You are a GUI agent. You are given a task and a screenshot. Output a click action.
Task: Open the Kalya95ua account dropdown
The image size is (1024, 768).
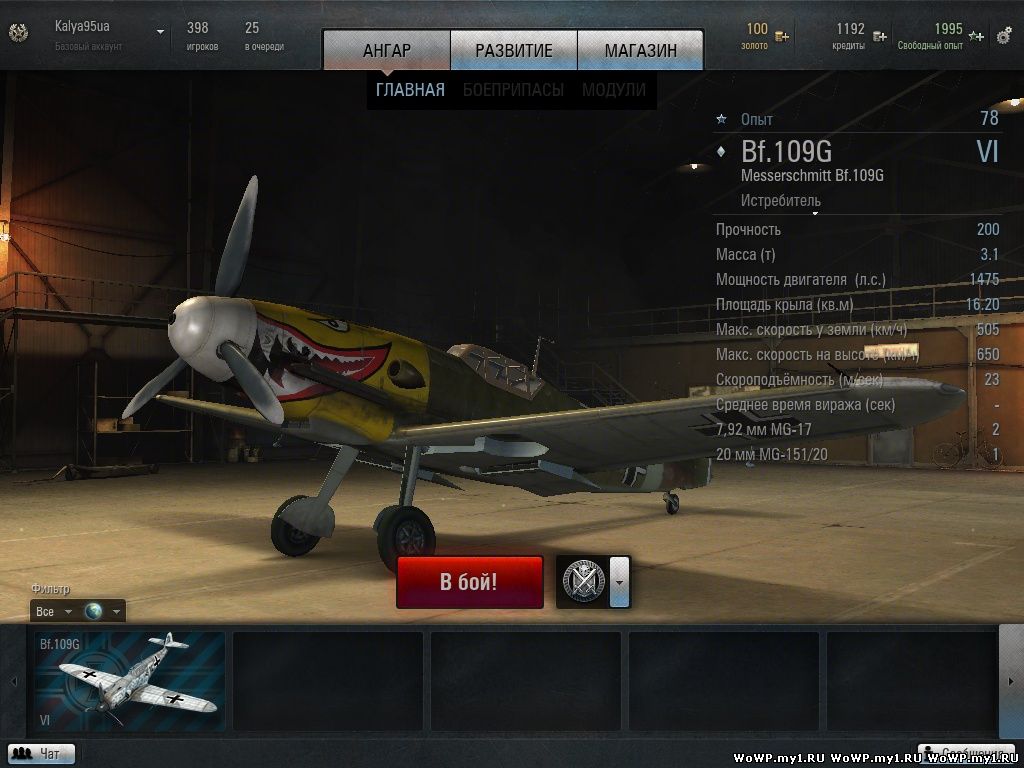pyautogui.click(x=160, y=32)
